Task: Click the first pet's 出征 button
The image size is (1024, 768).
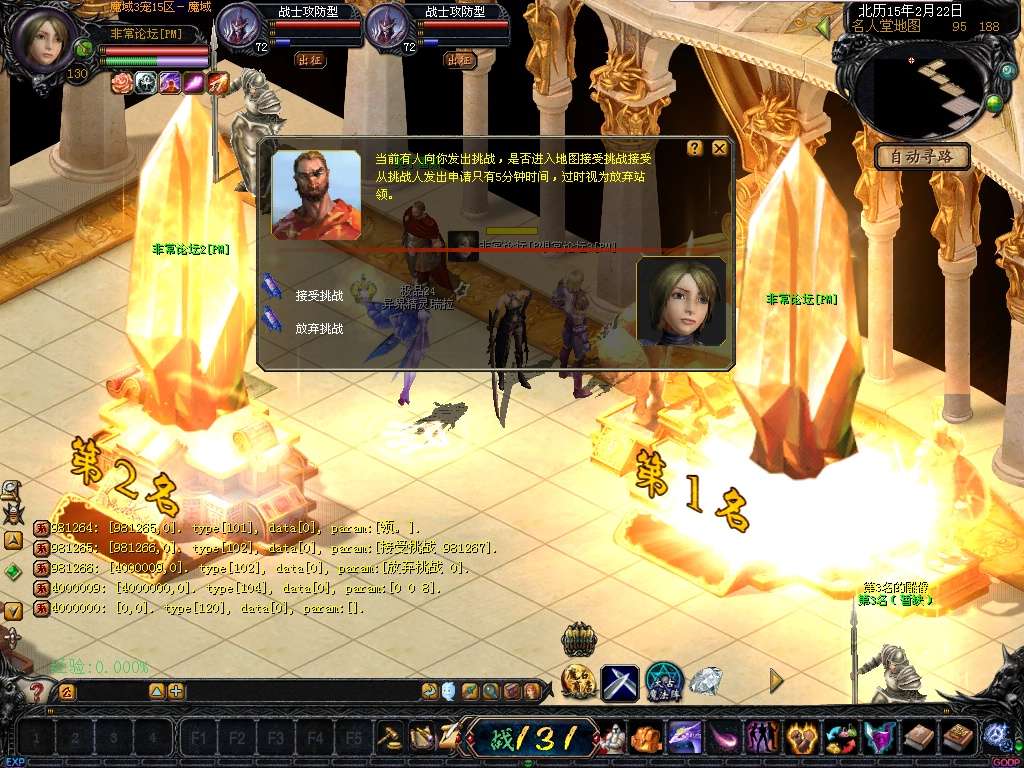Action: point(310,60)
